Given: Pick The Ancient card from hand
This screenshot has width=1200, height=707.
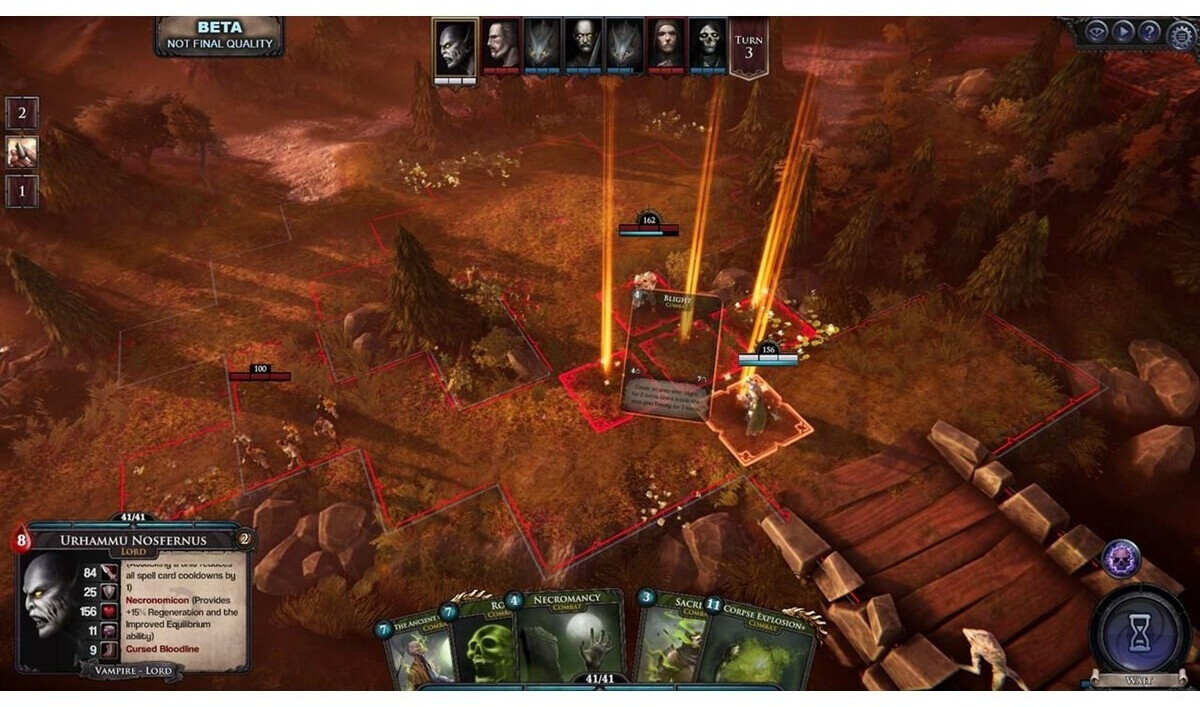Looking at the screenshot, I should click(x=410, y=655).
